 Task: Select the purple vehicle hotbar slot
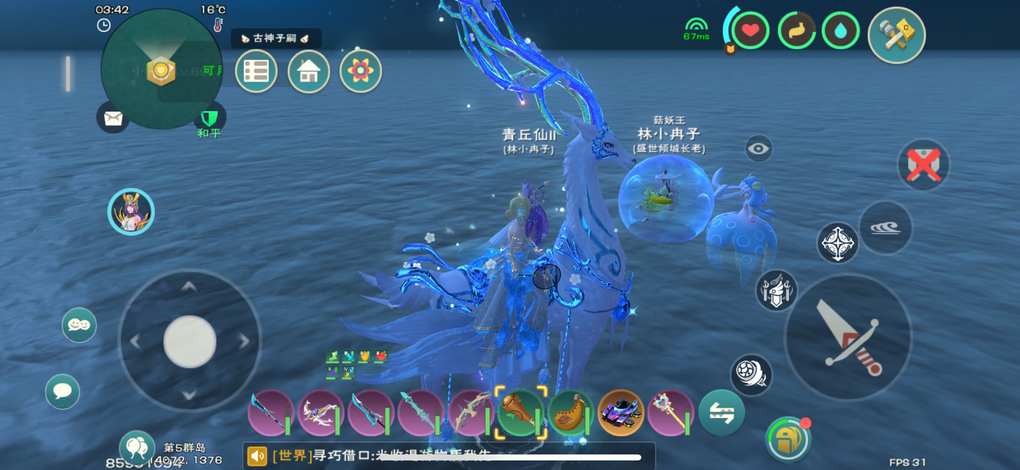(x=620, y=411)
